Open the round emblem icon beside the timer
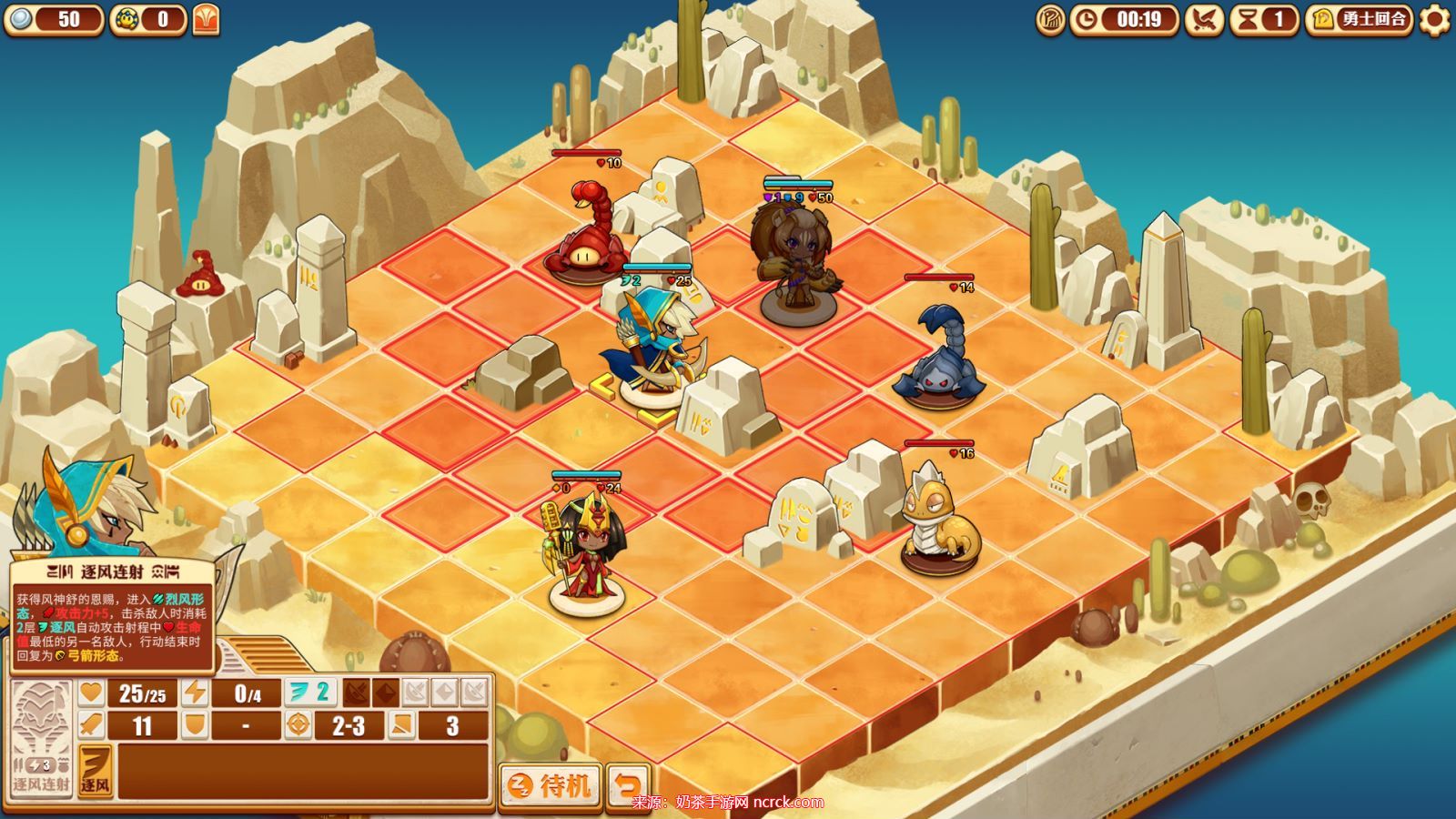1456x819 pixels. pos(1050,19)
